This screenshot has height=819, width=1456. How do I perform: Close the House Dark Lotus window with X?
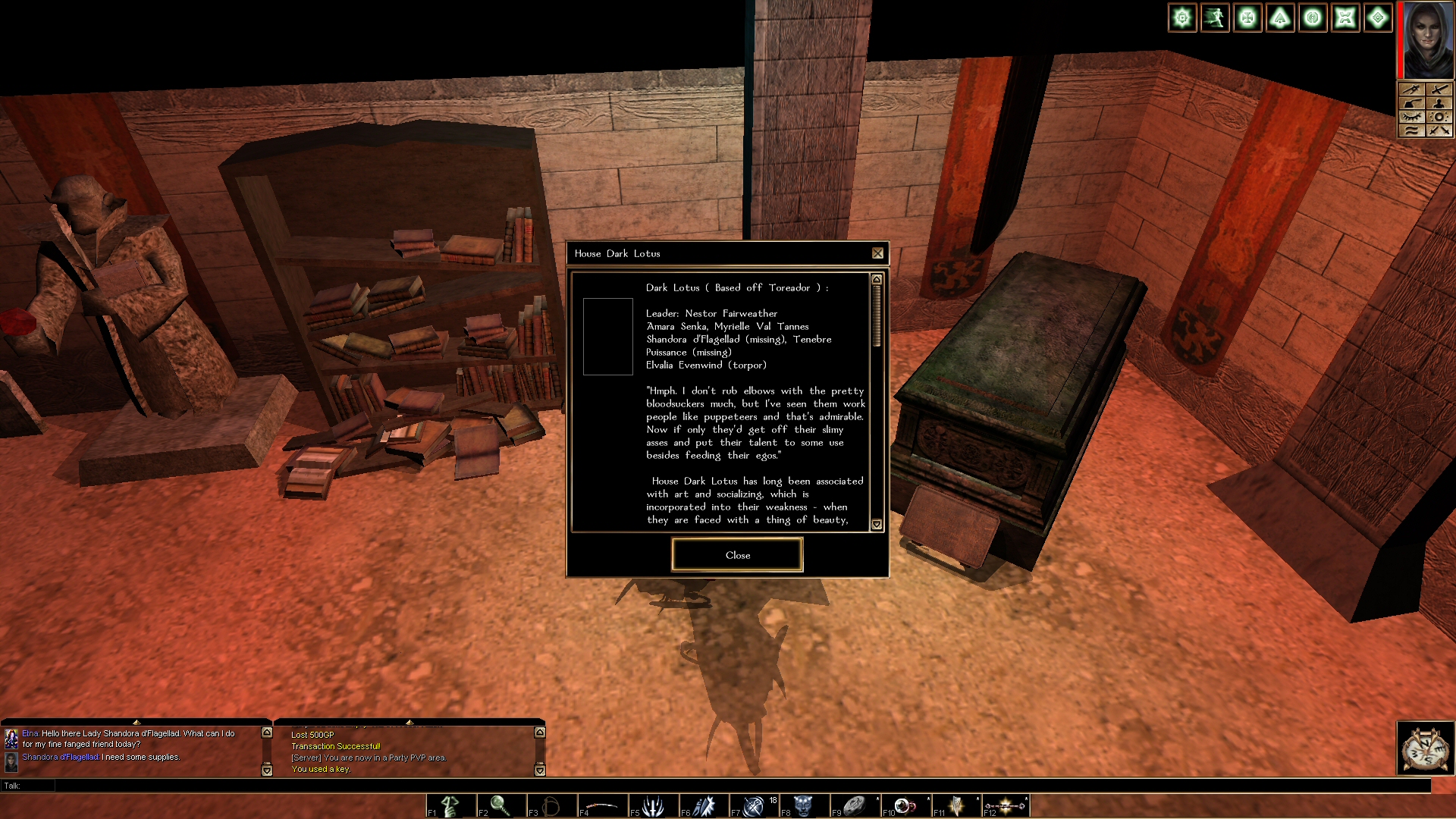tap(877, 253)
